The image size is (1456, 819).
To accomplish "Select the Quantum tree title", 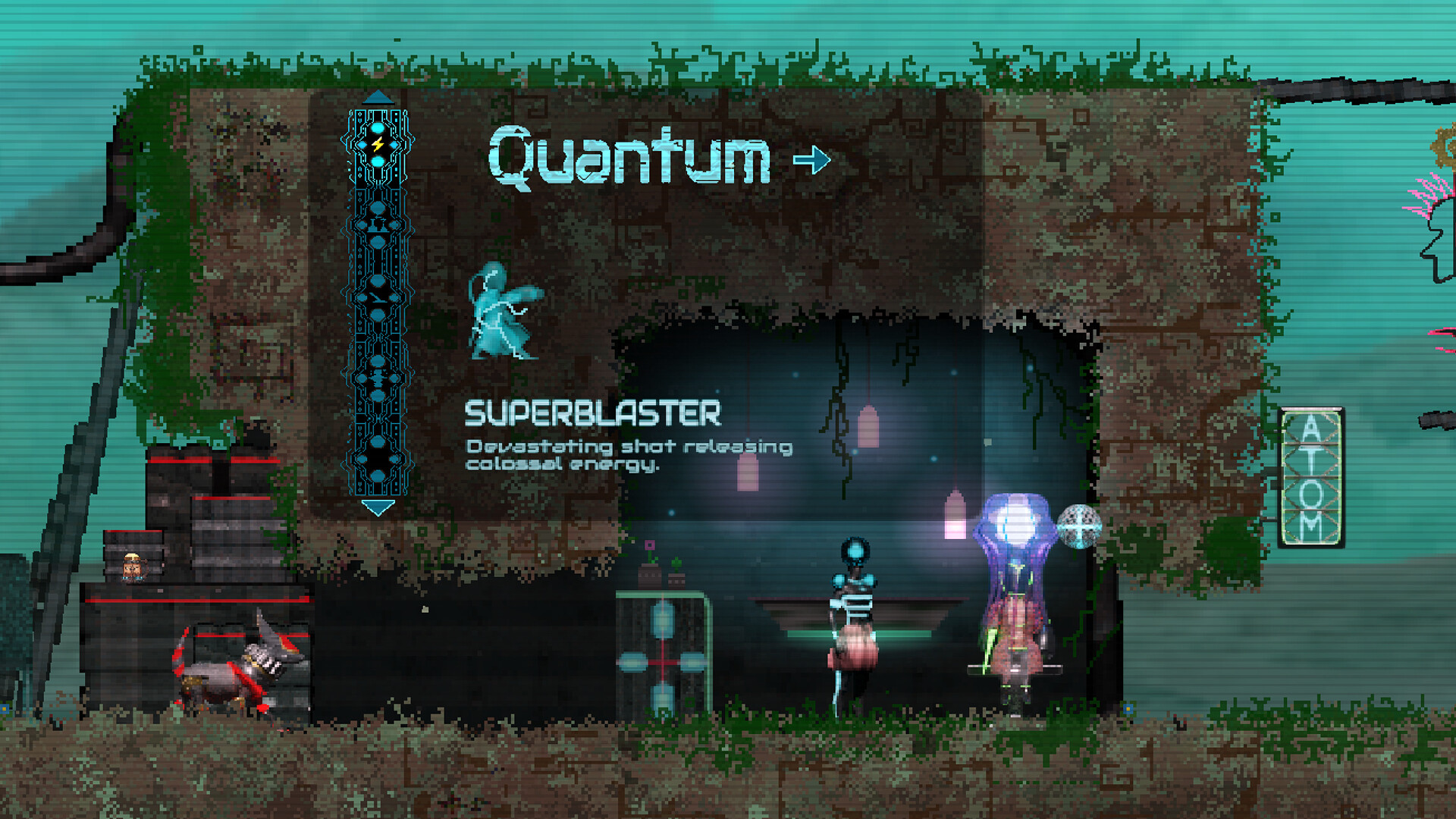I will tap(629, 157).
